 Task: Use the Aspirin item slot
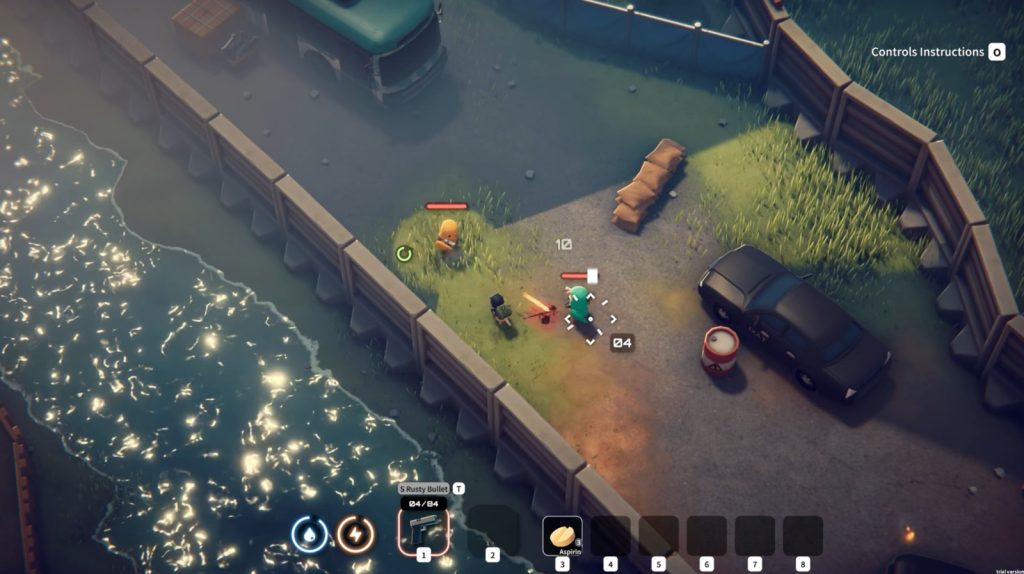[x=562, y=535]
